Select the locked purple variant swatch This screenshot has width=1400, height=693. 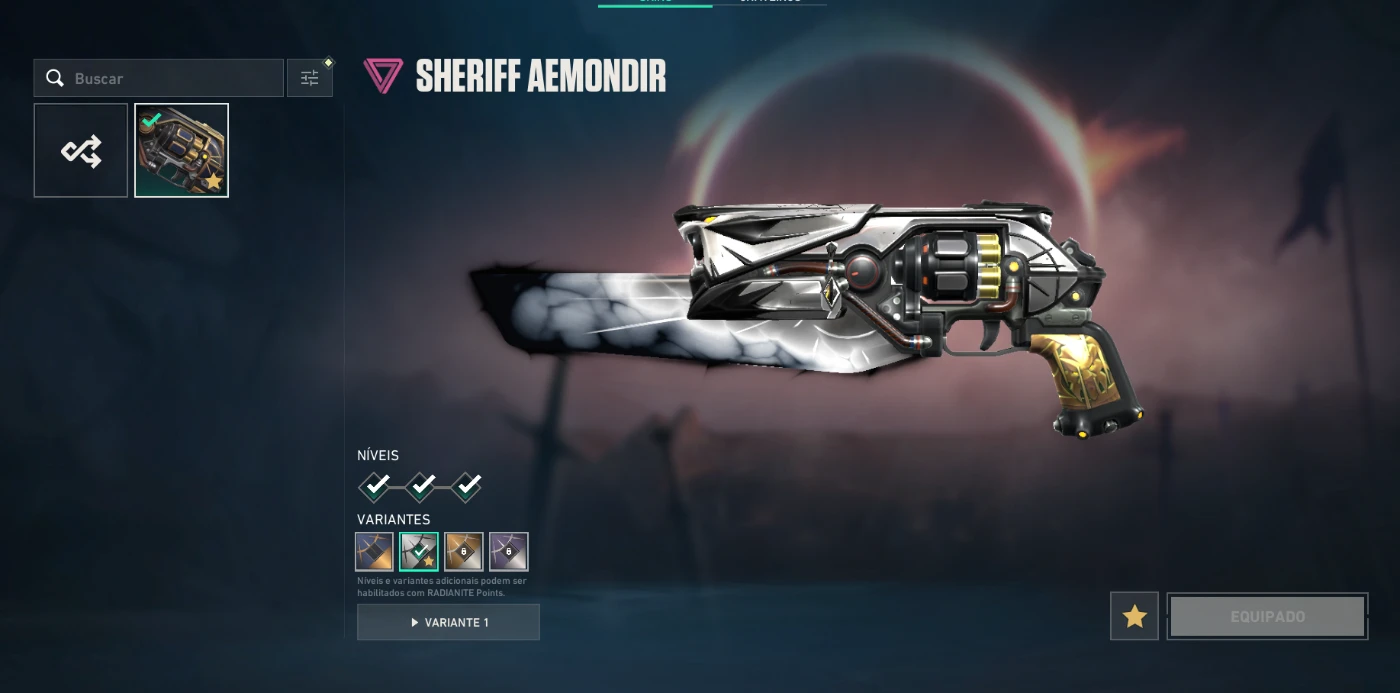click(x=509, y=551)
